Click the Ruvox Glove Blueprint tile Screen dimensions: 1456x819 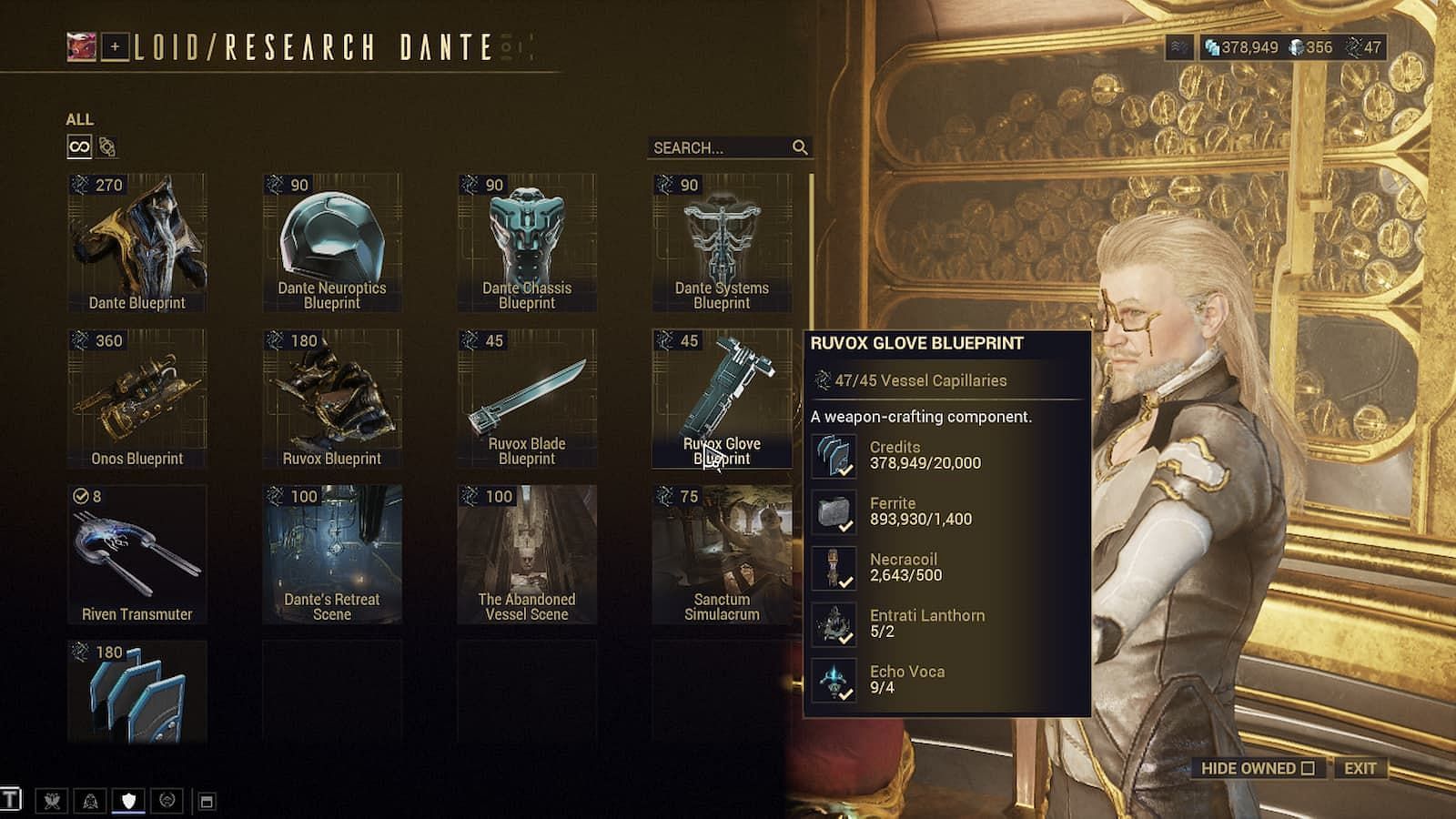coord(722,399)
